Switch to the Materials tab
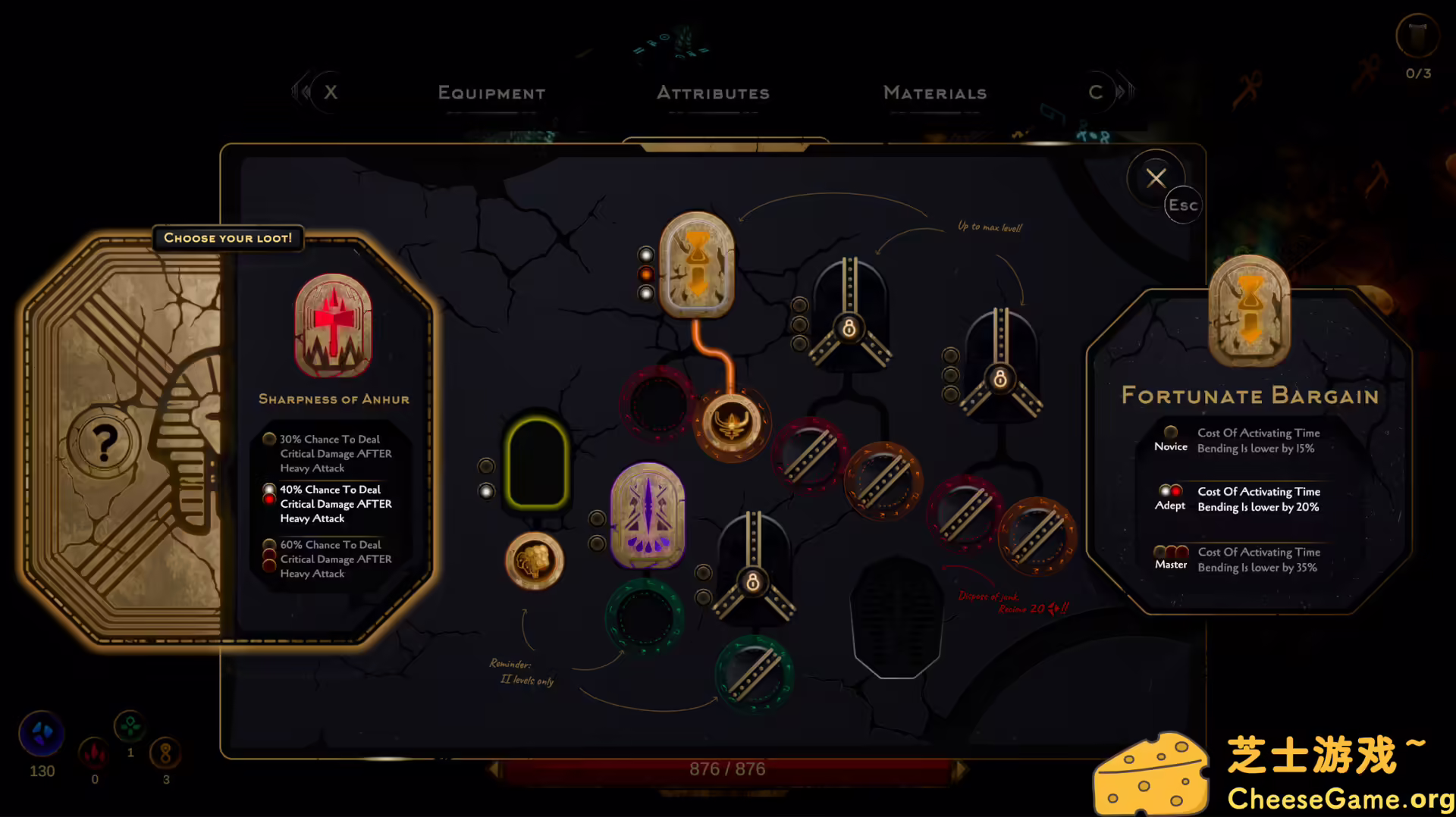The height and width of the screenshot is (817, 1456). coord(934,93)
